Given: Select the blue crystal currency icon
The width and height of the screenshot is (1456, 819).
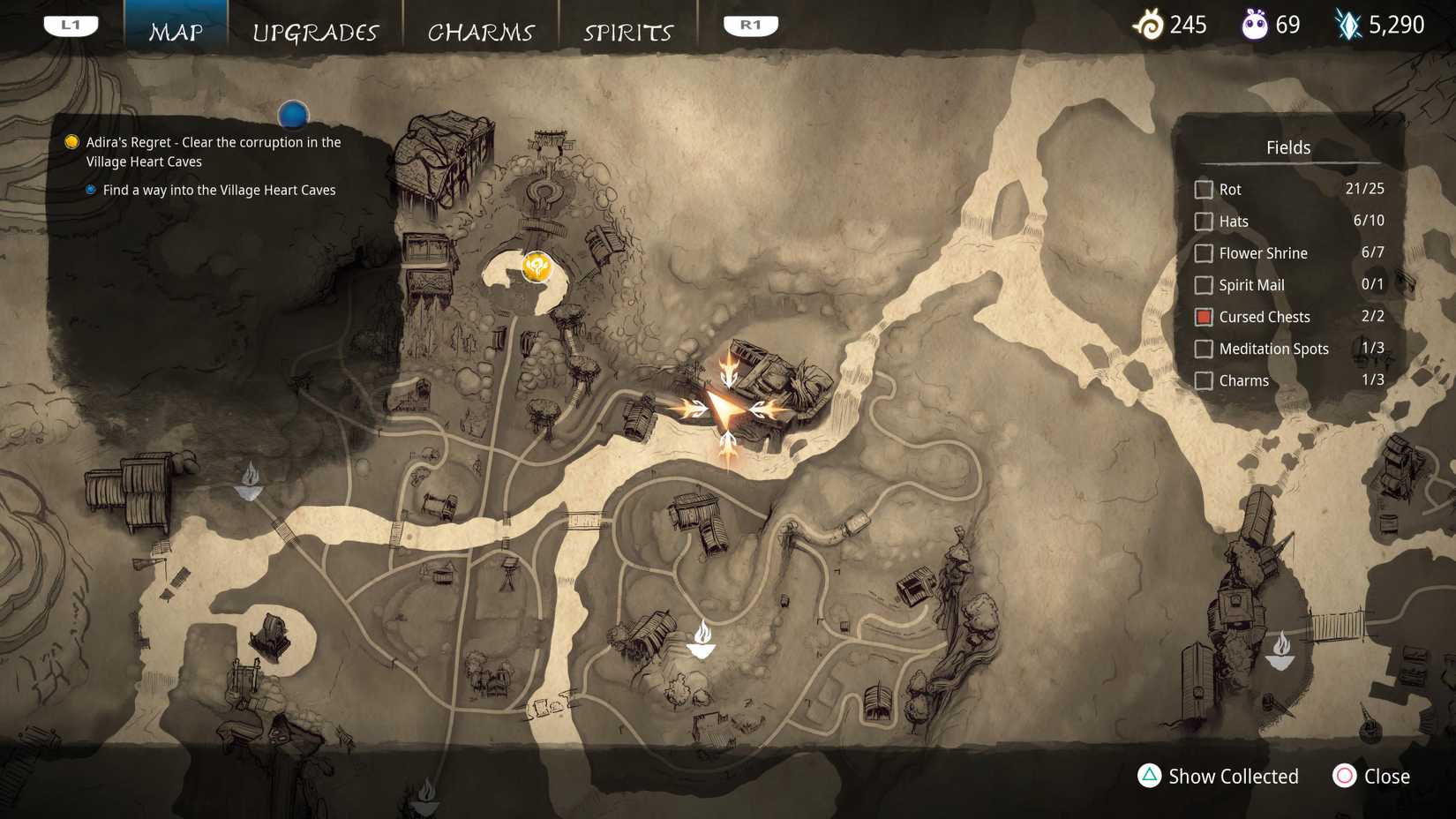Looking at the screenshot, I should tap(1346, 24).
